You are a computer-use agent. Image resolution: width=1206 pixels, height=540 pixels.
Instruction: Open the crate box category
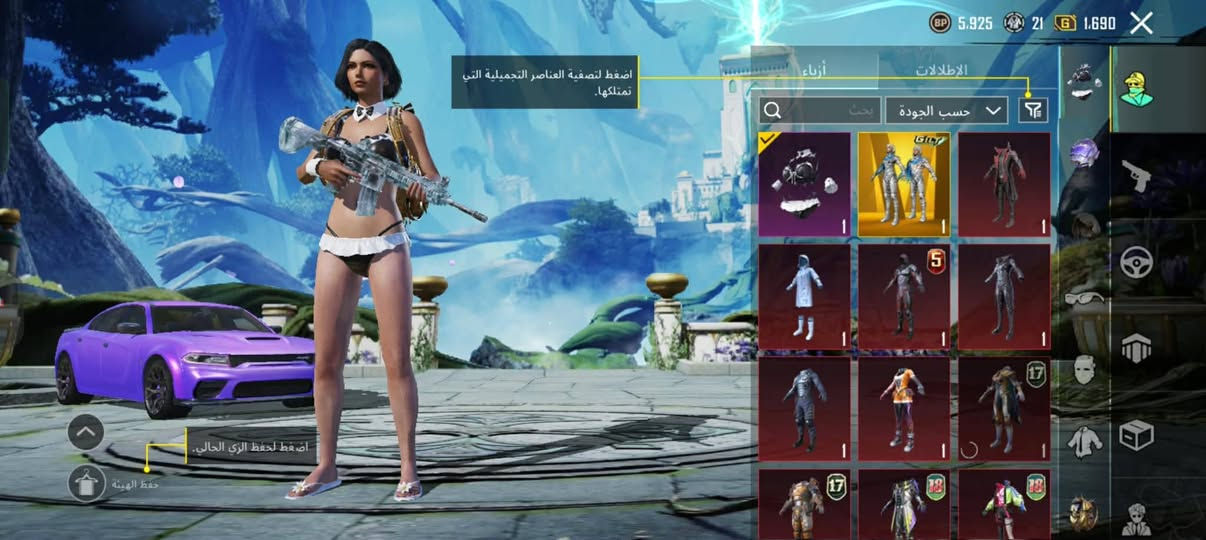(x=1137, y=434)
